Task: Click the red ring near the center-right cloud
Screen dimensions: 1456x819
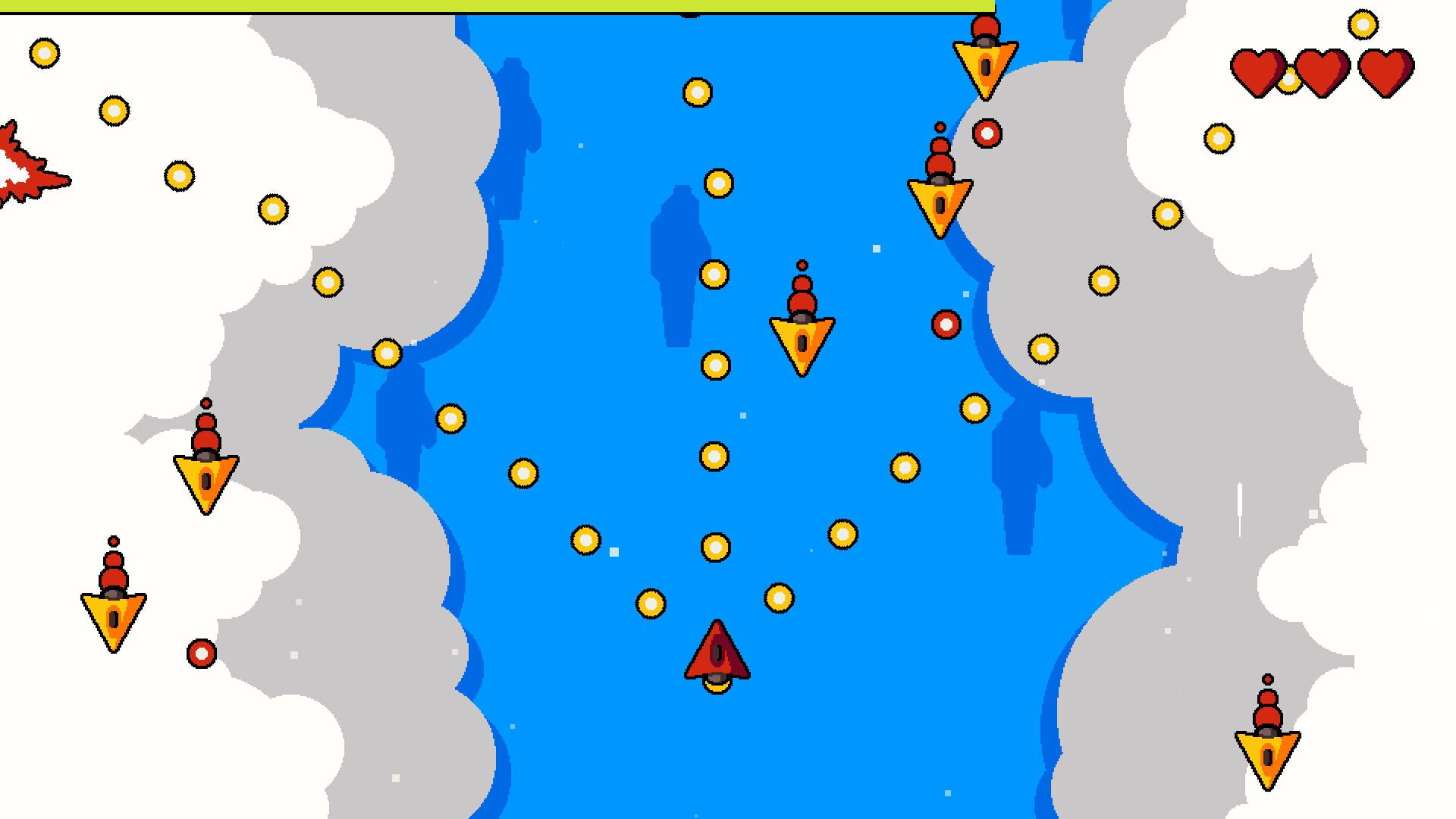Action: (945, 325)
